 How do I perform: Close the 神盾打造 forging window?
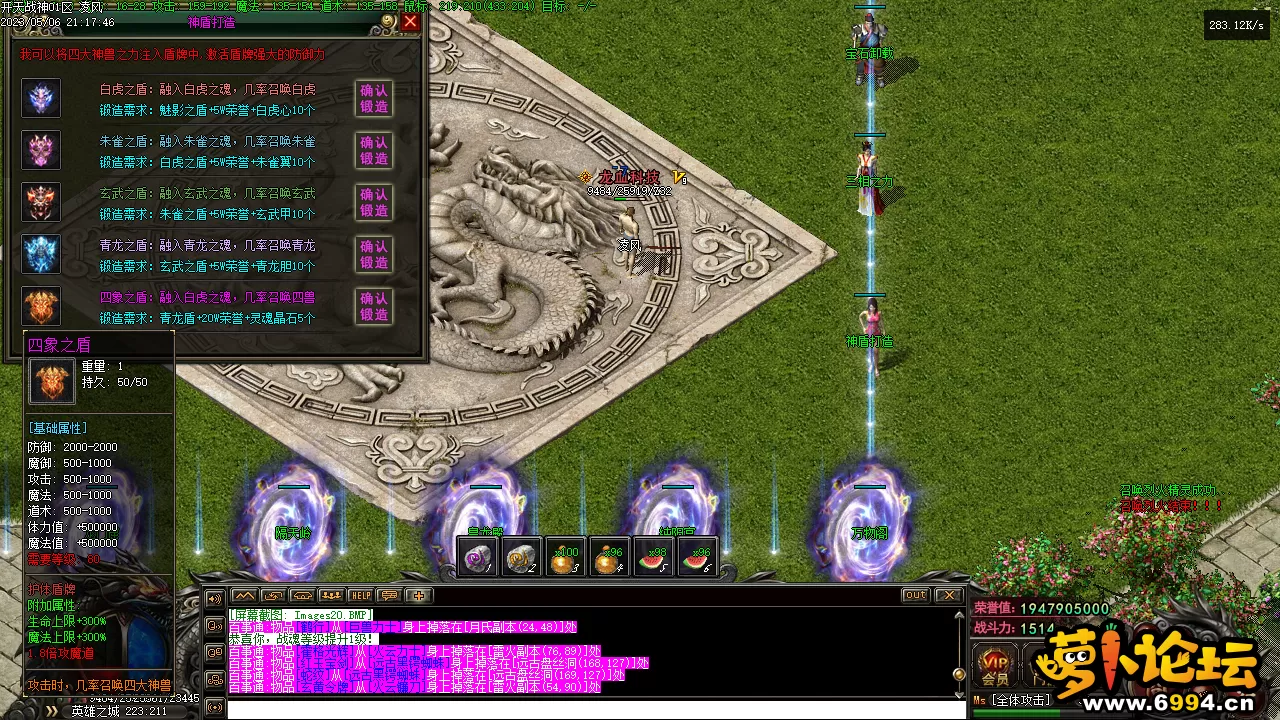pos(410,21)
